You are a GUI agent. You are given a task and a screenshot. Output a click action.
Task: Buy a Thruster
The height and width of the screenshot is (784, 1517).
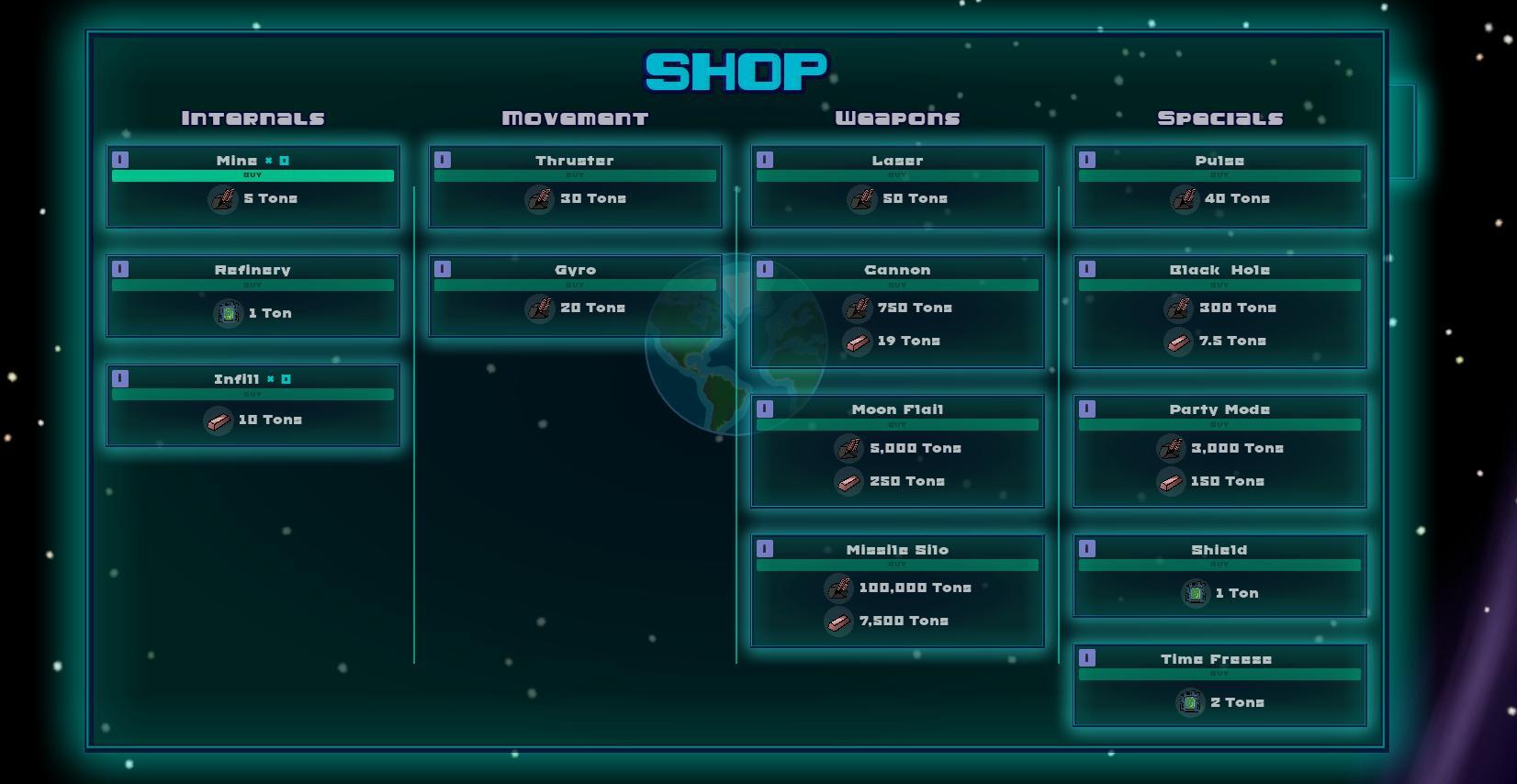[577, 175]
